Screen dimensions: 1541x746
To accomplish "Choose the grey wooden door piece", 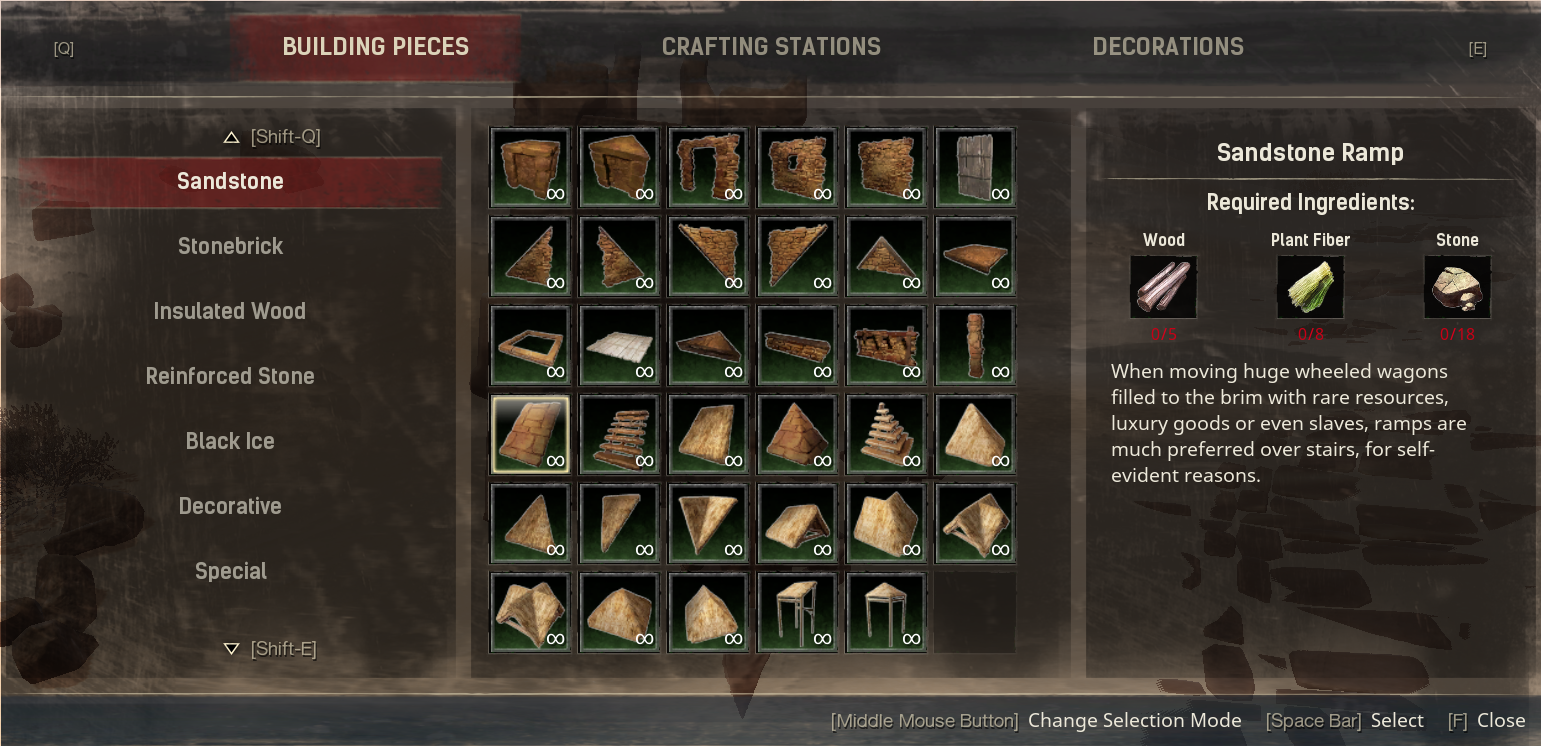I will (975, 167).
